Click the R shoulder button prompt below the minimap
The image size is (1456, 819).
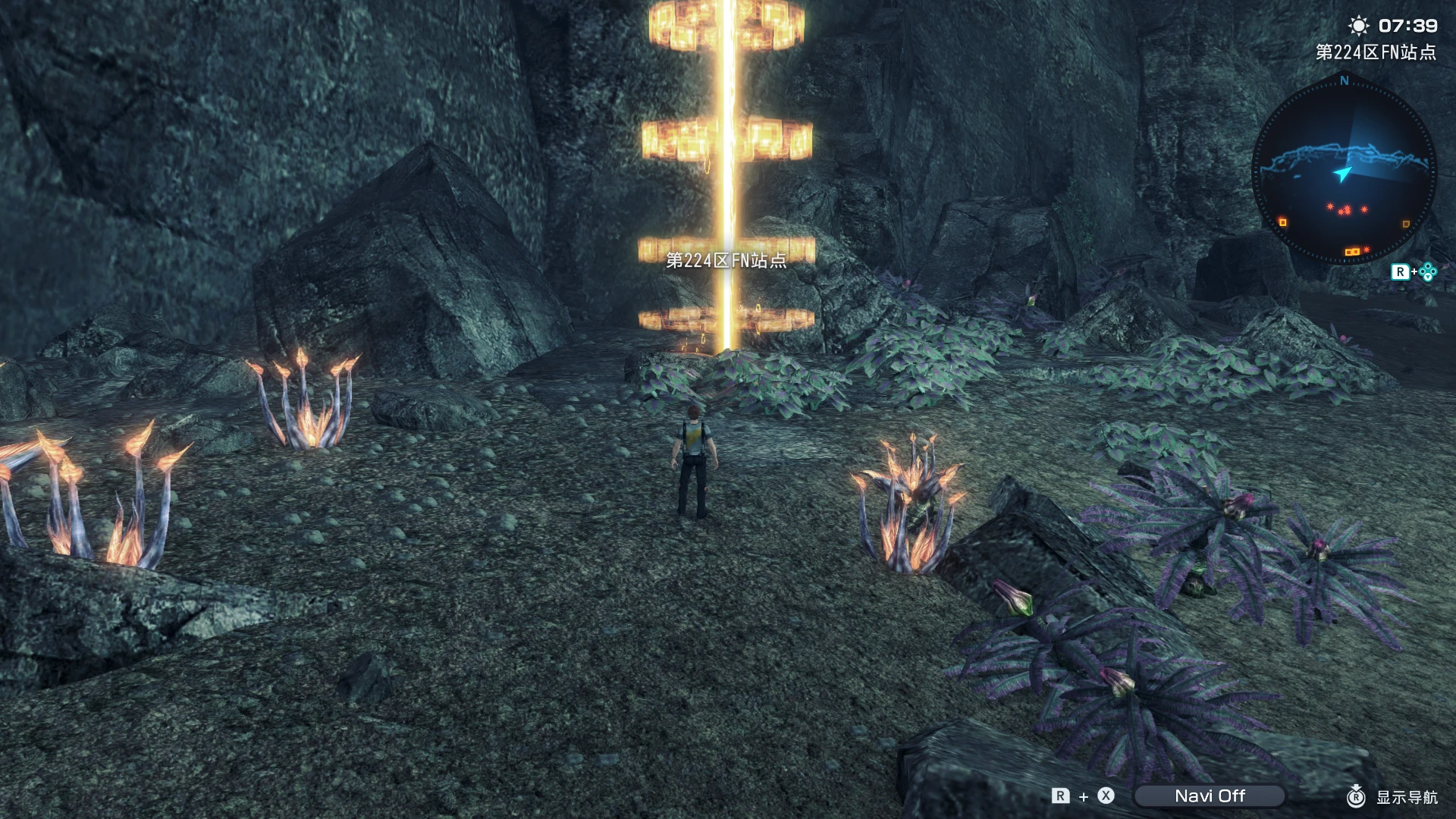pos(1401,271)
